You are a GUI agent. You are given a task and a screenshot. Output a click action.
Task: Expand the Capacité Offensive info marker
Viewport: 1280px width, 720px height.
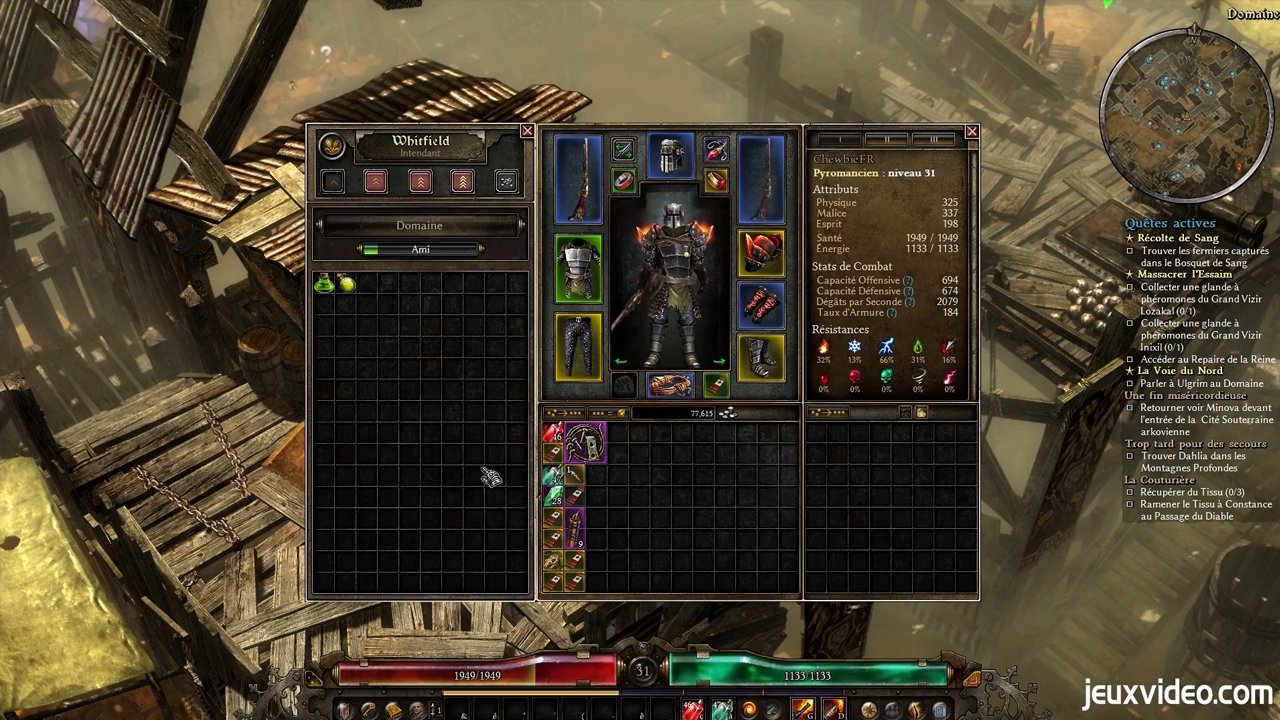906,280
